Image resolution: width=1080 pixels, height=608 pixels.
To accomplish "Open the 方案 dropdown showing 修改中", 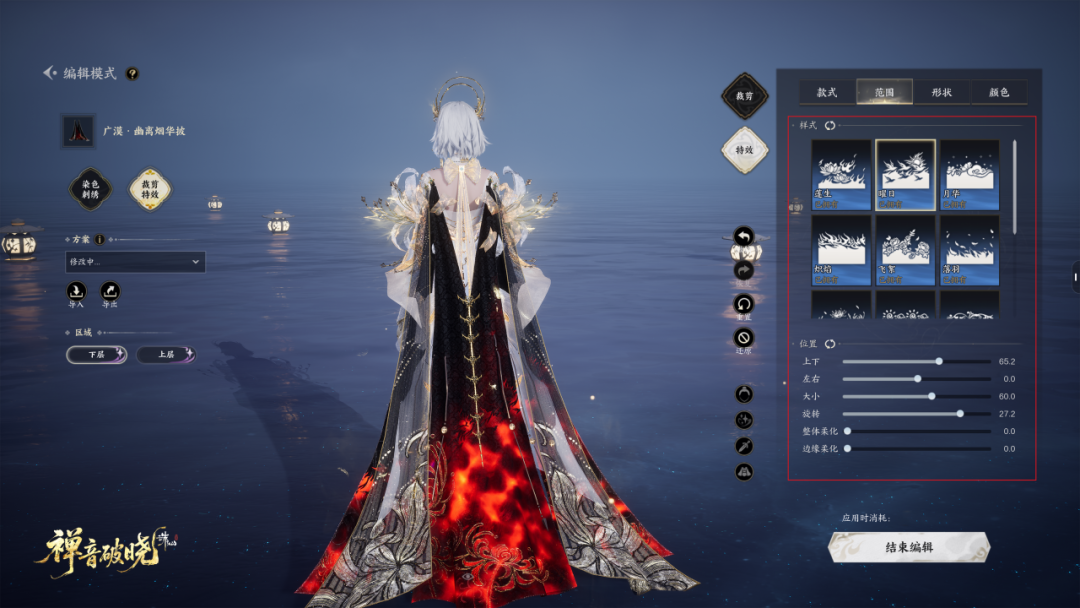I will tap(135, 262).
